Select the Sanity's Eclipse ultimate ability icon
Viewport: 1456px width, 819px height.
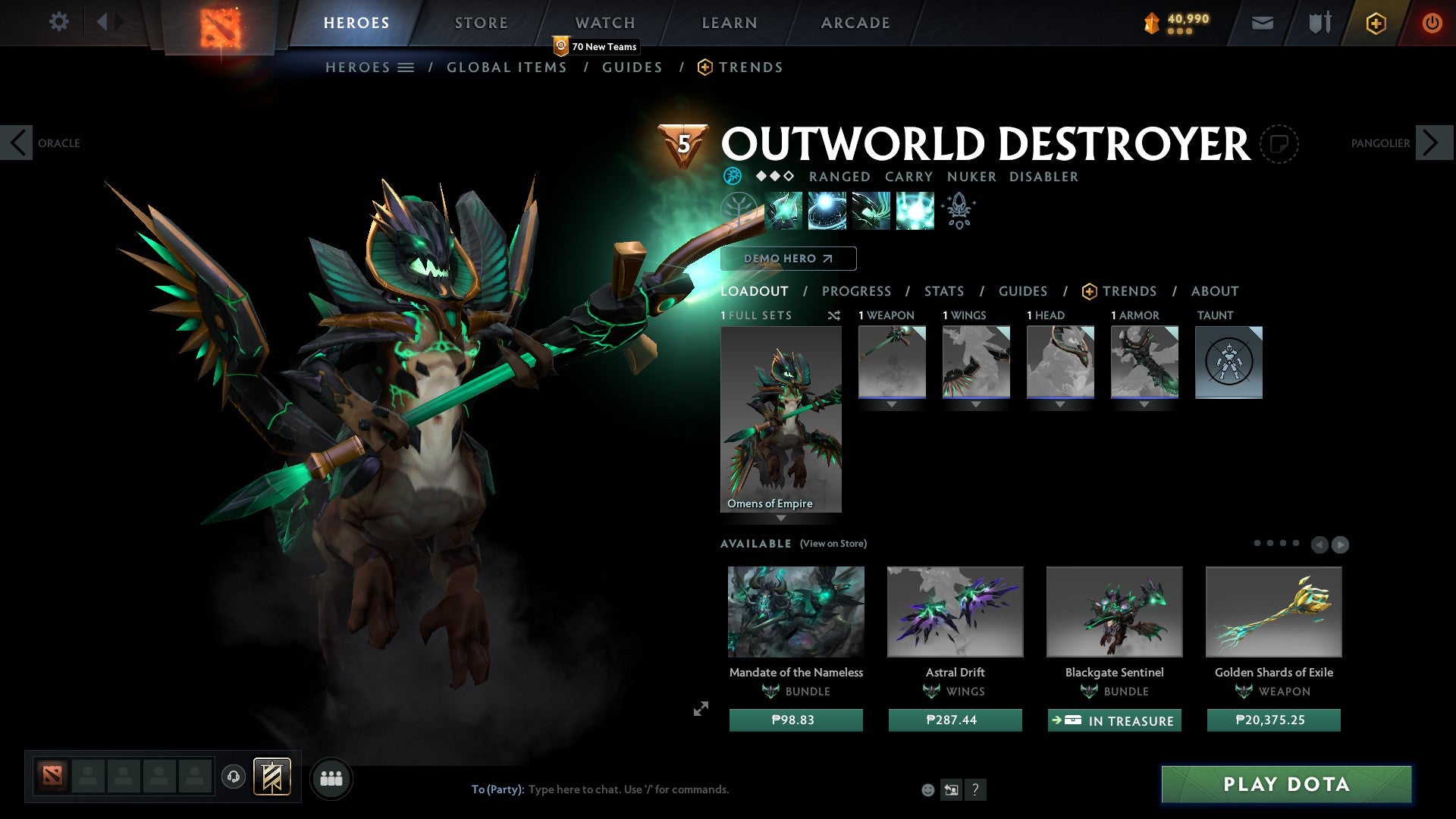click(x=914, y=211)
